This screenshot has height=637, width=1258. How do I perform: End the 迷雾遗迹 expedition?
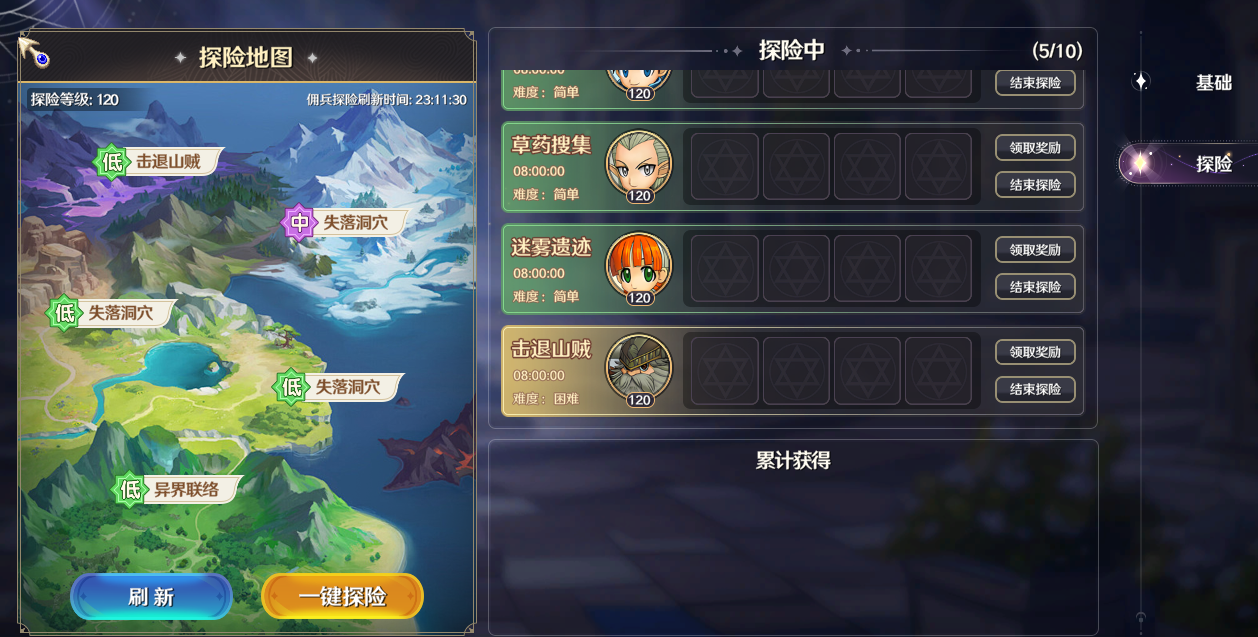pos(1034,287)
